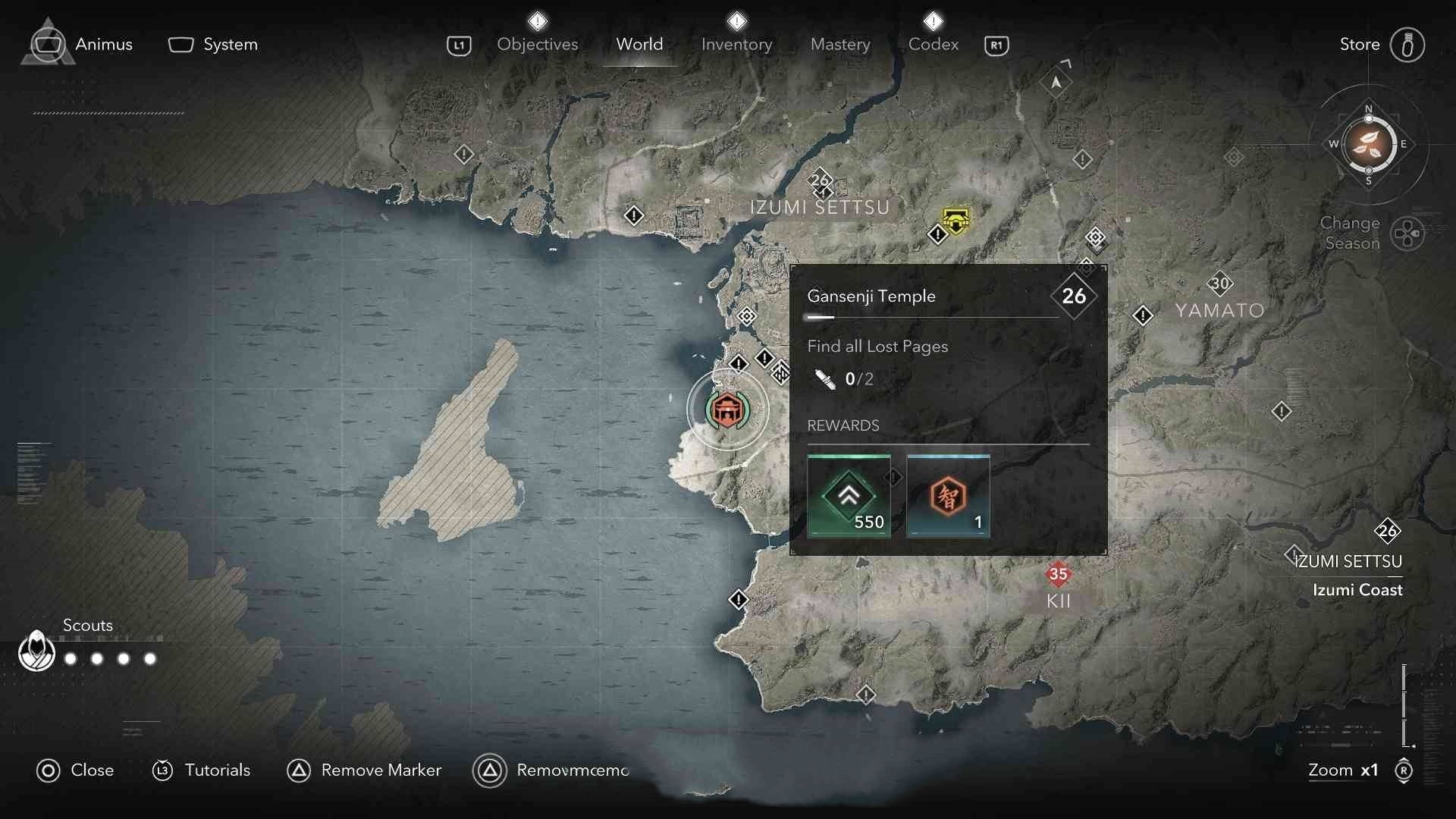Close the world map
The width and height of the screenshot is (1456, 819).
pos(75,770)
